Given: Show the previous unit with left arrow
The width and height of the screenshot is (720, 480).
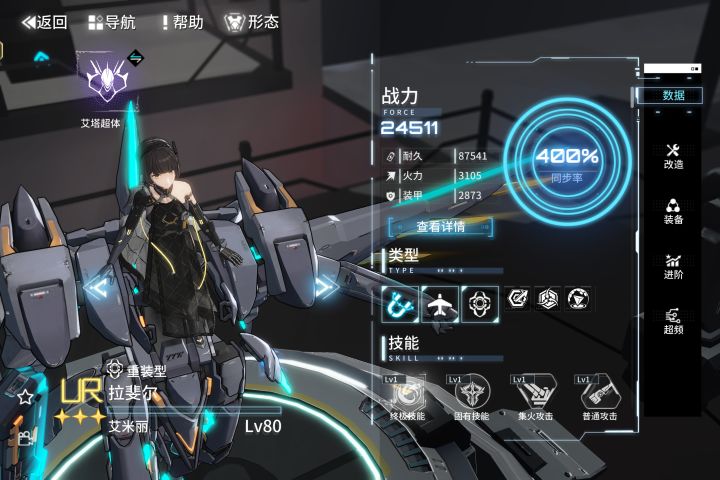Looking at the screenshot, I should 97,288.
